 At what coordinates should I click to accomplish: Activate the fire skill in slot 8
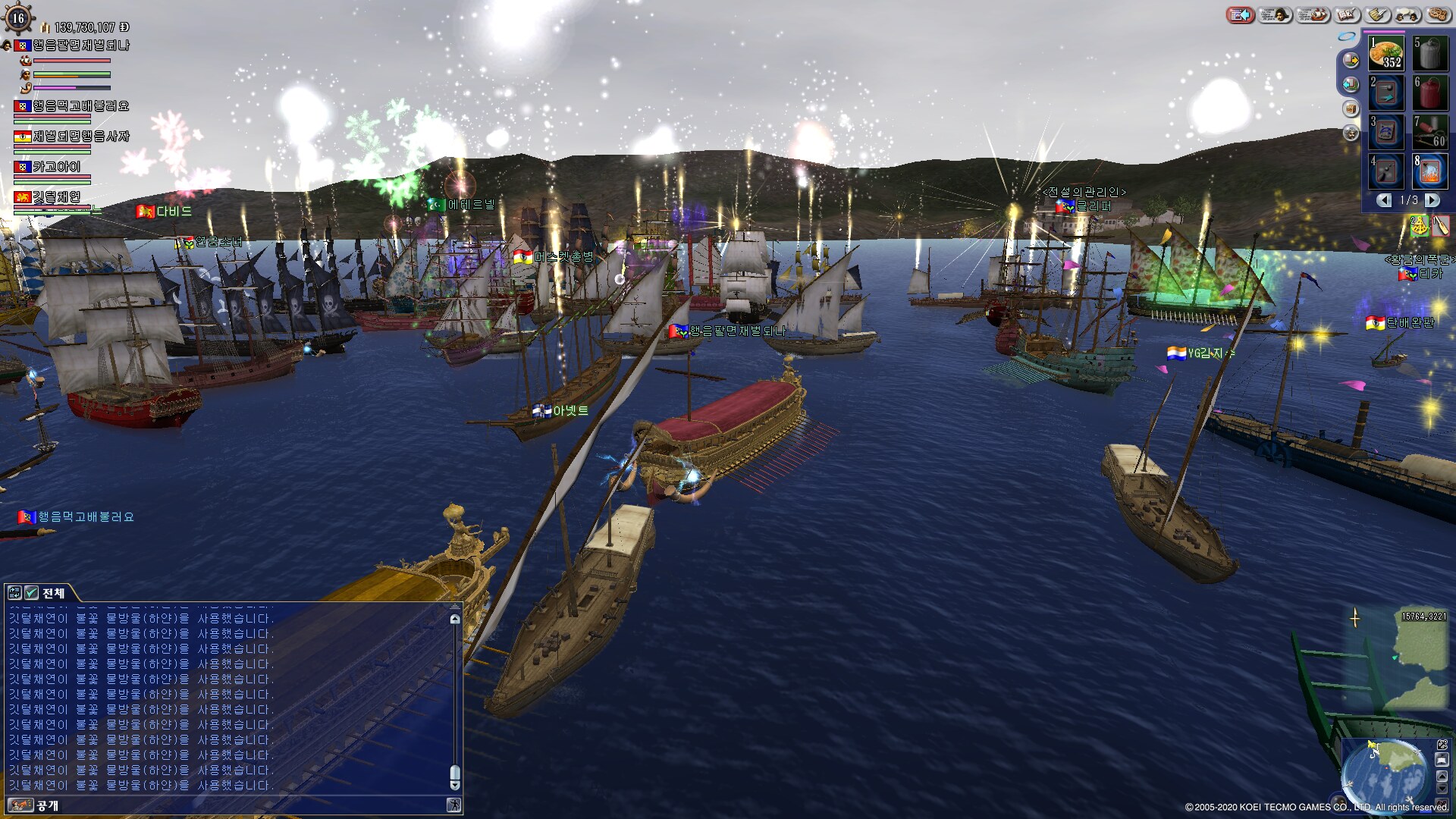(1429, 173)
